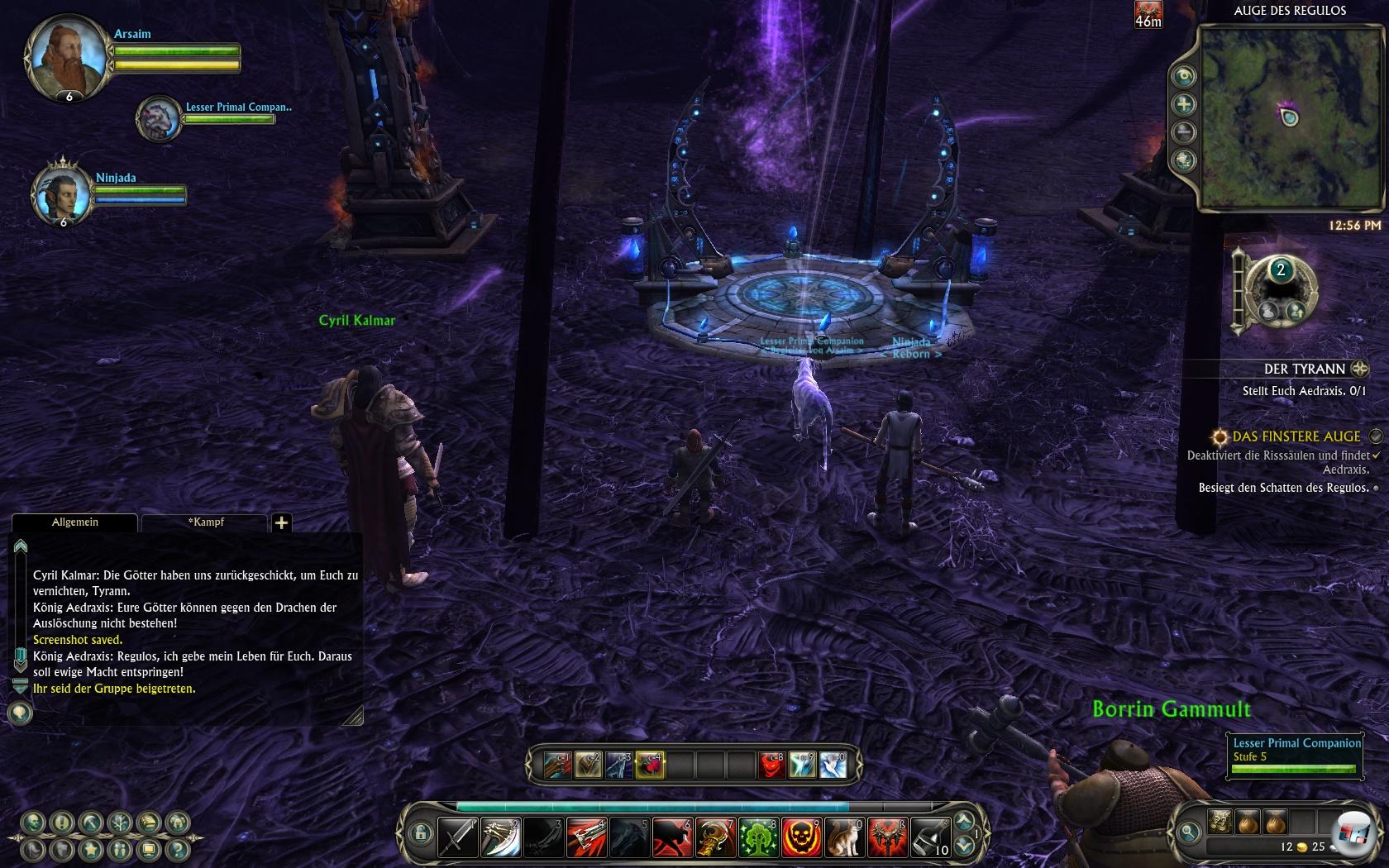1389x868 pixels.
Task: Click the bag search magnifier button
Action: click(x=1189, y=832)
